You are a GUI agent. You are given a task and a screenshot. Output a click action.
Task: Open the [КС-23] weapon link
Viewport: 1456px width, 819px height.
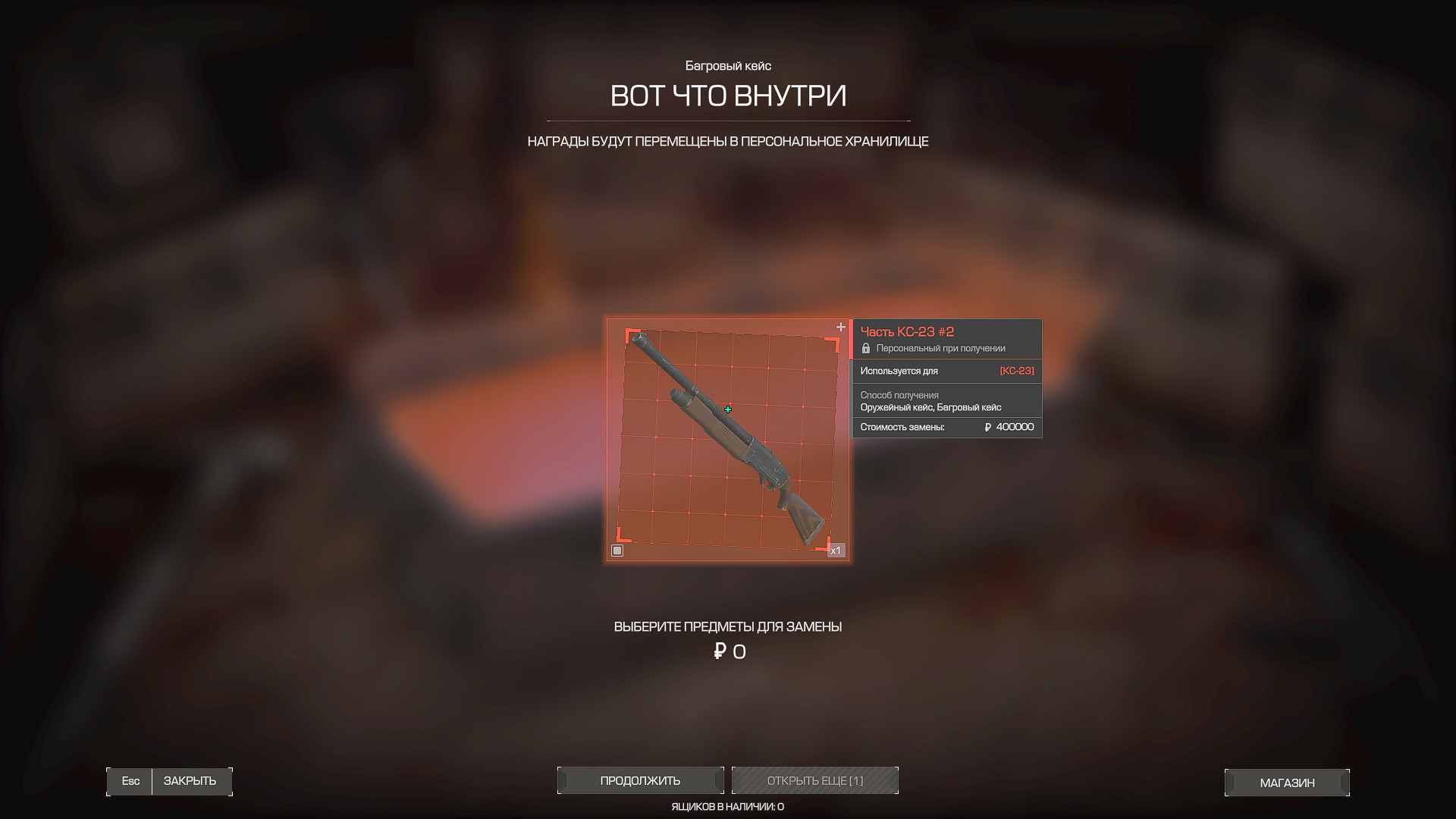(1017, 371)
